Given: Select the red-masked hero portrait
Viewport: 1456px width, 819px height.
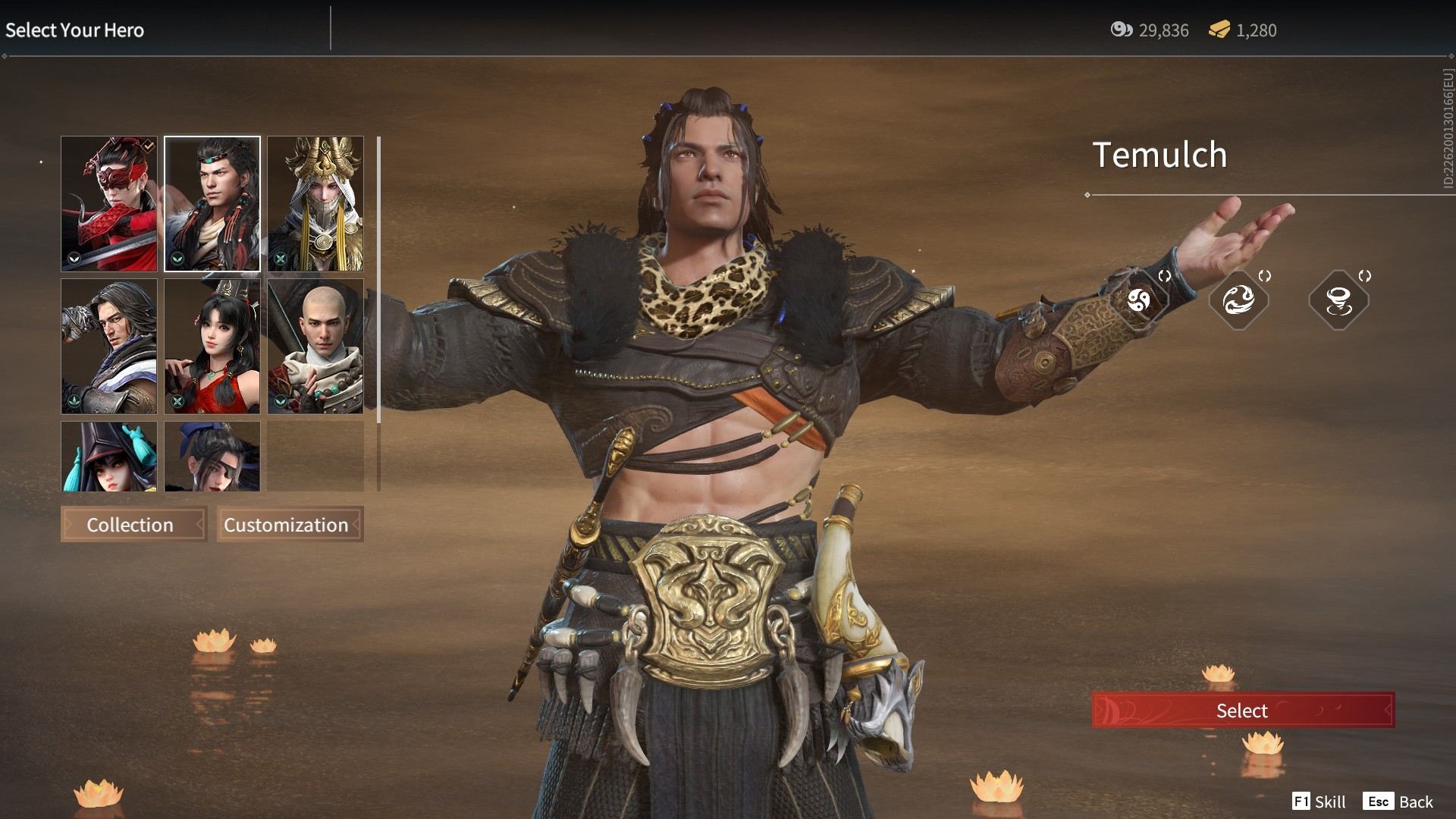Looking at the screenshot, I should (109, 203).
